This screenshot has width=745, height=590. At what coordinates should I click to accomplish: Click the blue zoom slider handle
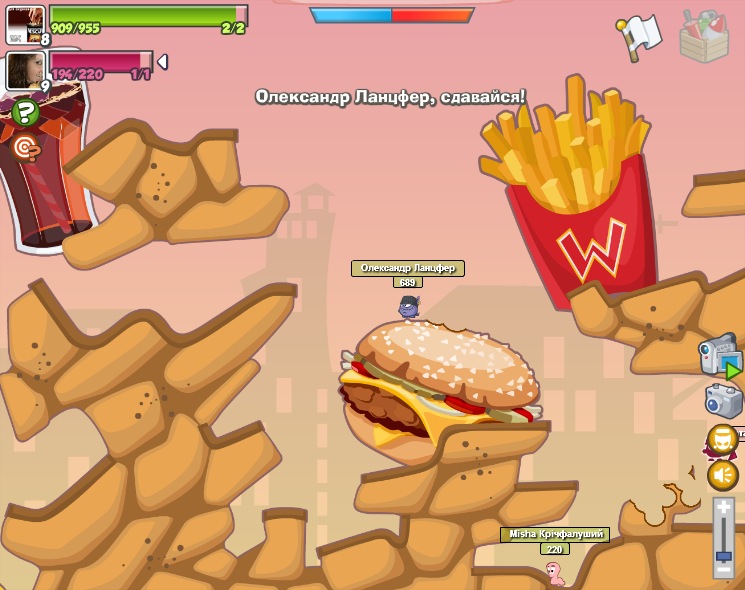coord(723,555)
